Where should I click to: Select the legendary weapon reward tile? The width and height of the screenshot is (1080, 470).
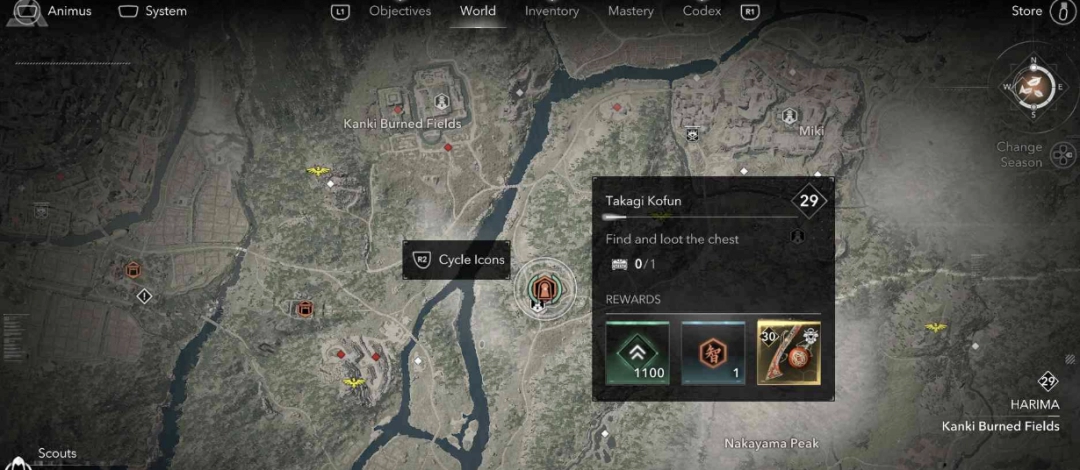[x=789, y=352]
